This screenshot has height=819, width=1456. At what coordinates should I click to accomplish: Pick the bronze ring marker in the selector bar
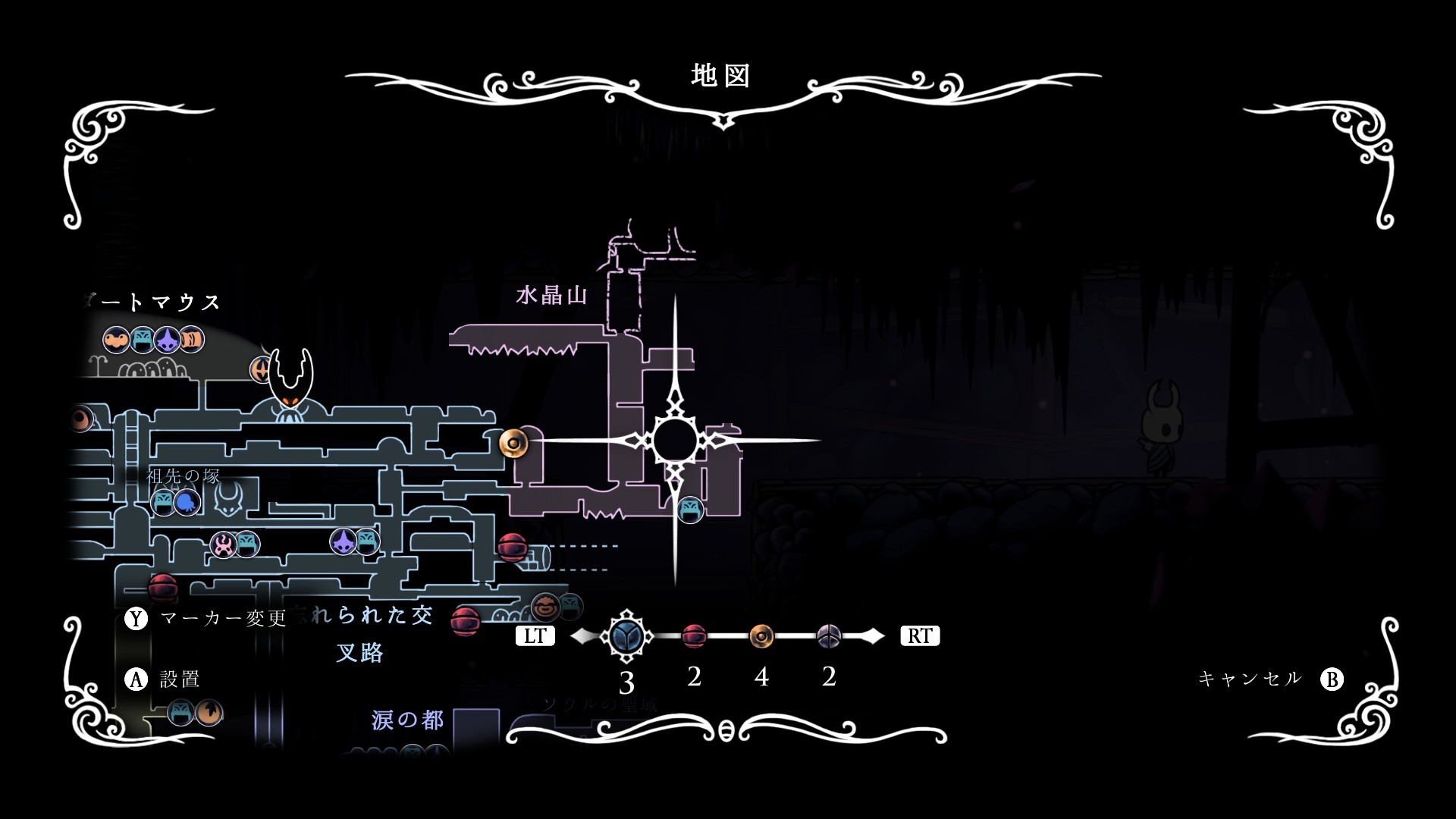tap(761, 636)
